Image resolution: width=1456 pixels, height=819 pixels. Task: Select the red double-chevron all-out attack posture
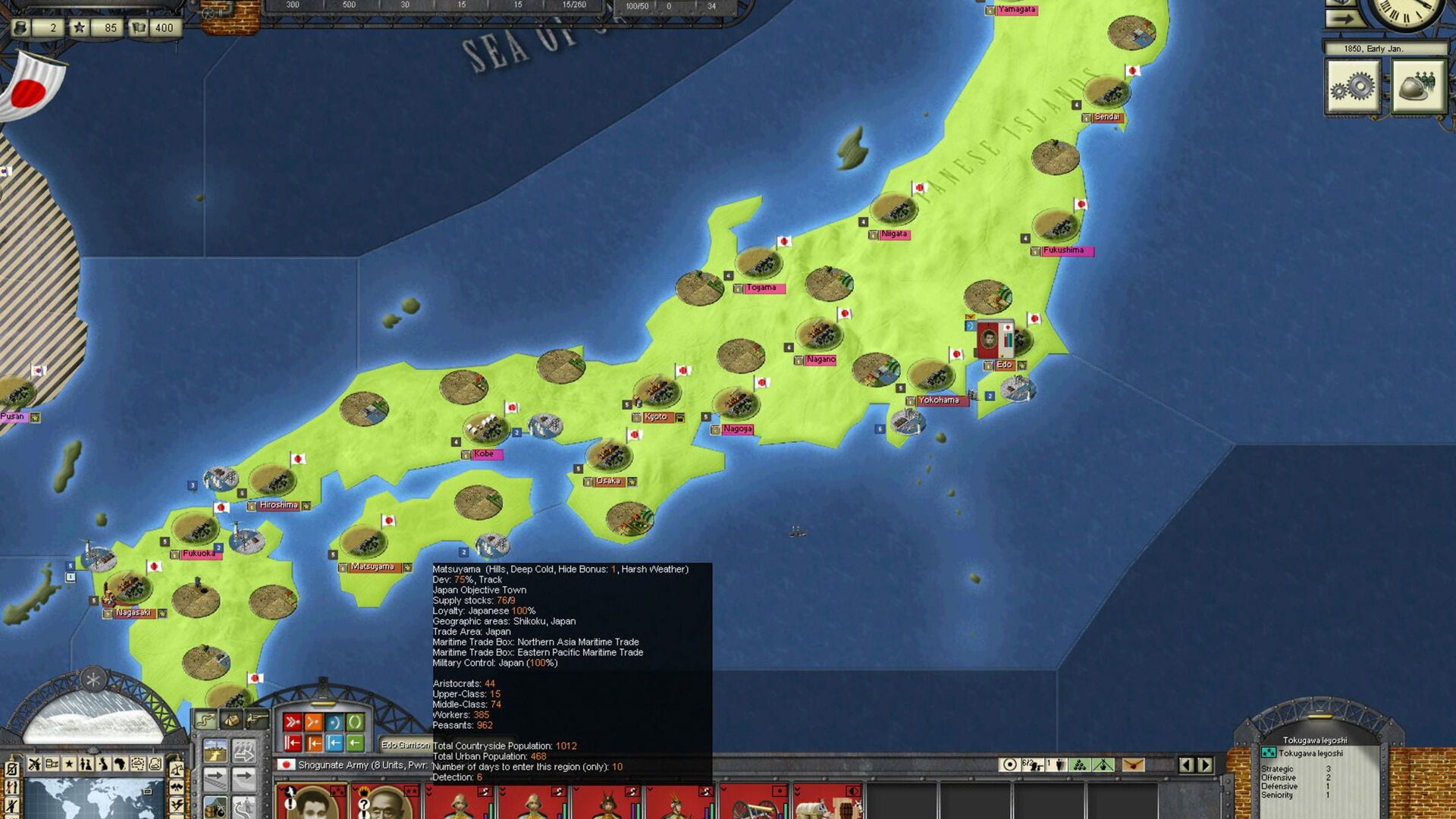pyautogui.click(x=293, y=722)
